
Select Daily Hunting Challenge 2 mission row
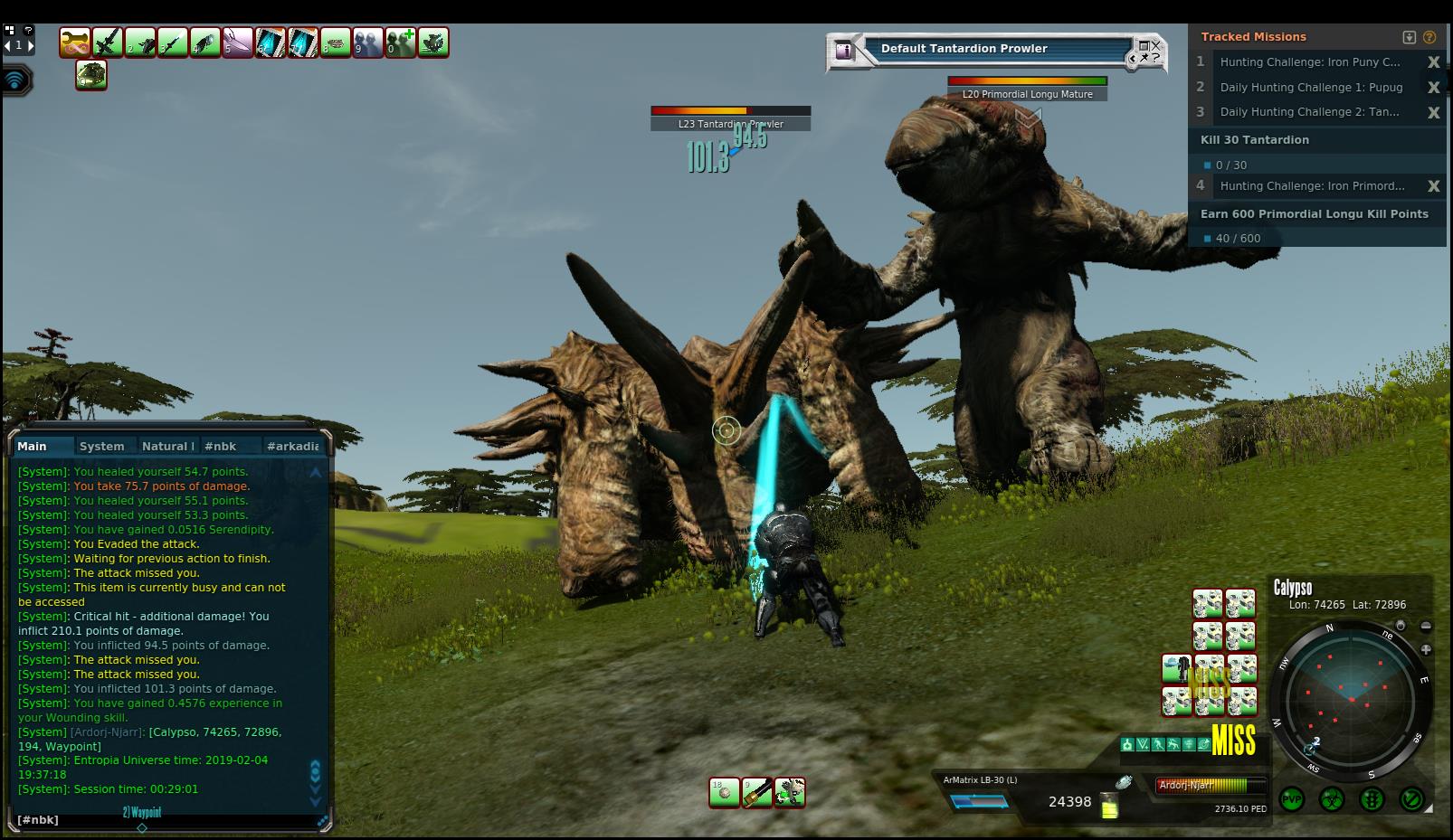click(x=1309, y=112)
